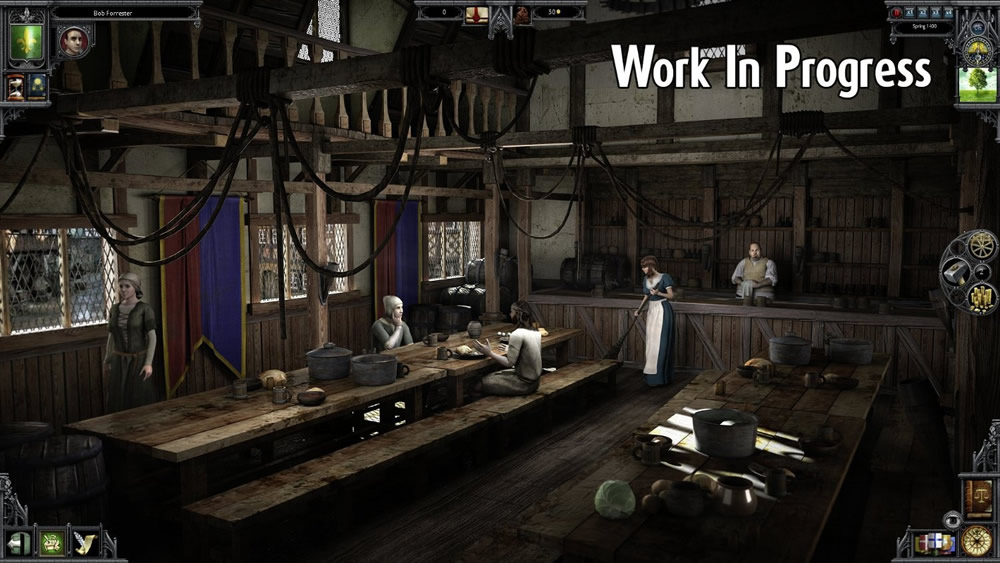Click the hourglass icon
Viewport: 1000px width, 563px height.
click(16, 87)
